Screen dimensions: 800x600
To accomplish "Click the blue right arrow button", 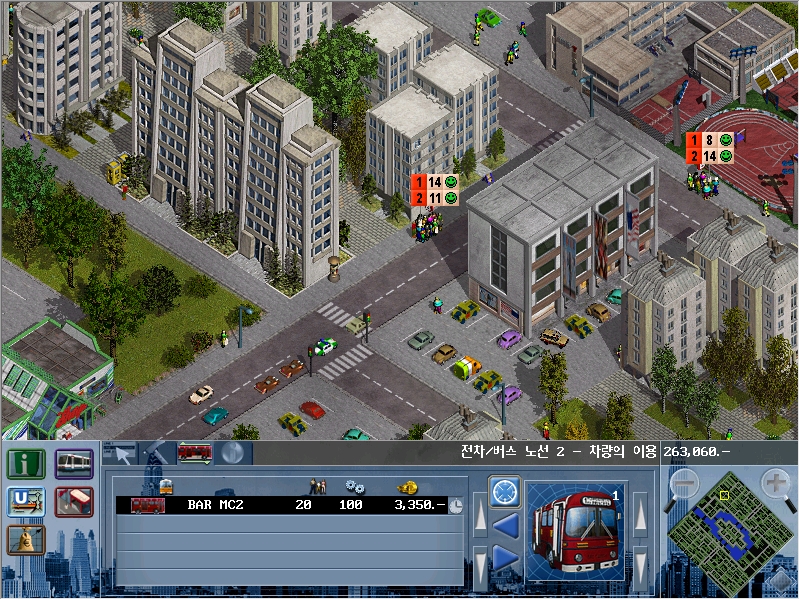I will pyautogui.click(x=504, y=558).
